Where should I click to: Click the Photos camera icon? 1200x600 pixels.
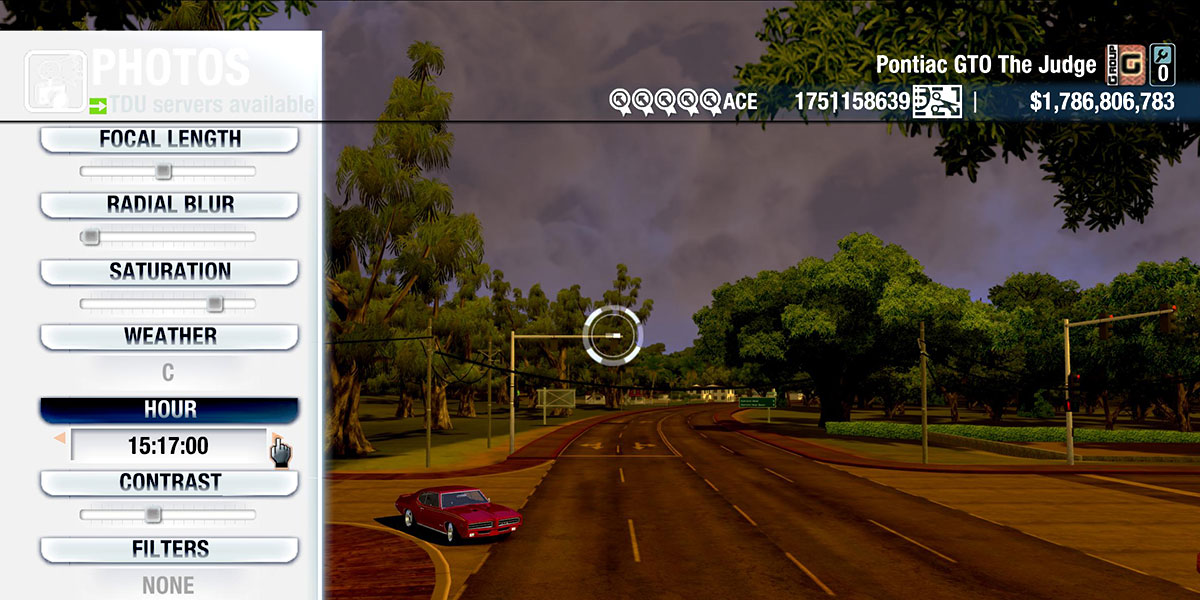[55, 80]
